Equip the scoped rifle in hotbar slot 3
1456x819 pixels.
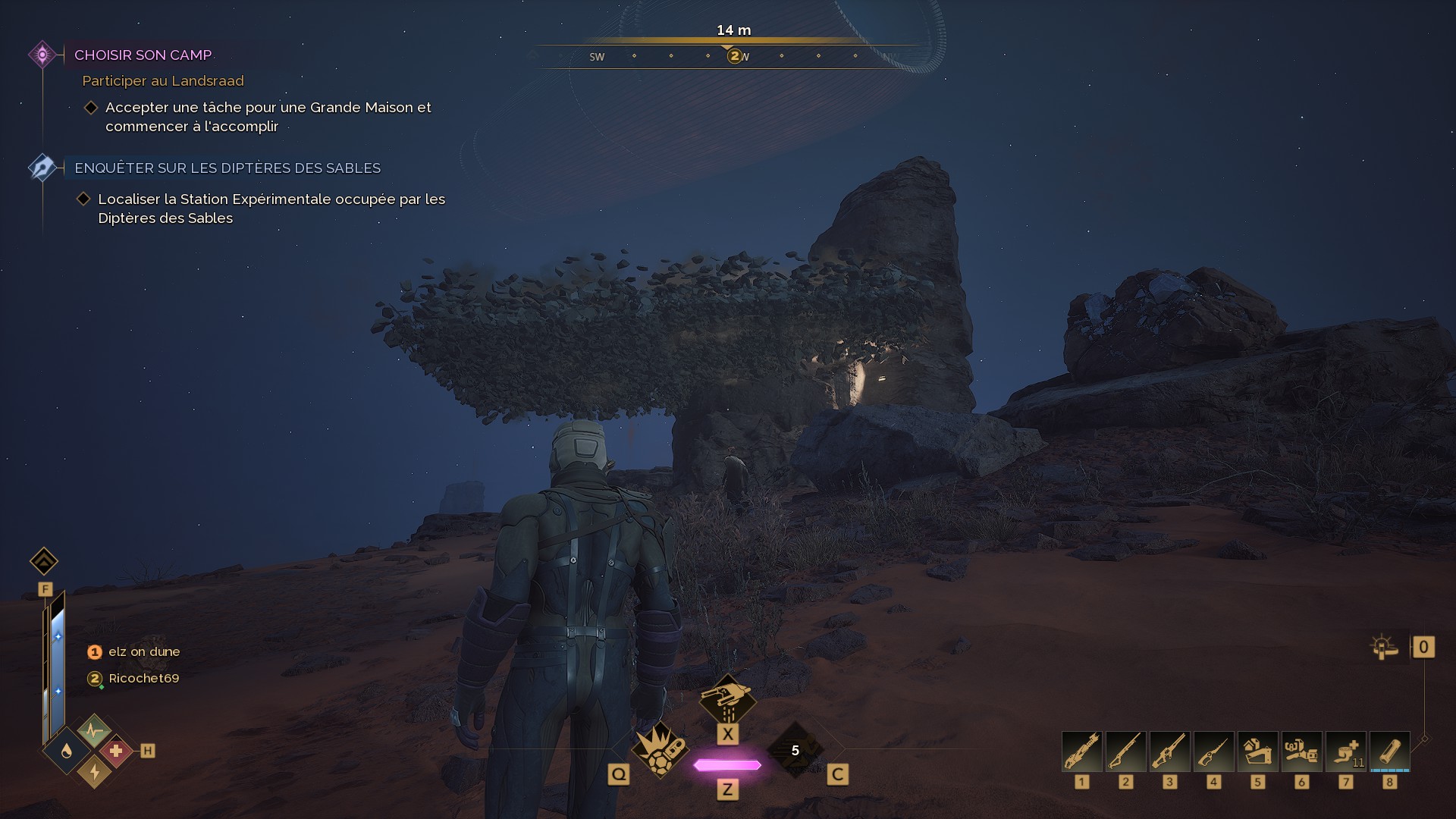click(x=1169, y=752)
